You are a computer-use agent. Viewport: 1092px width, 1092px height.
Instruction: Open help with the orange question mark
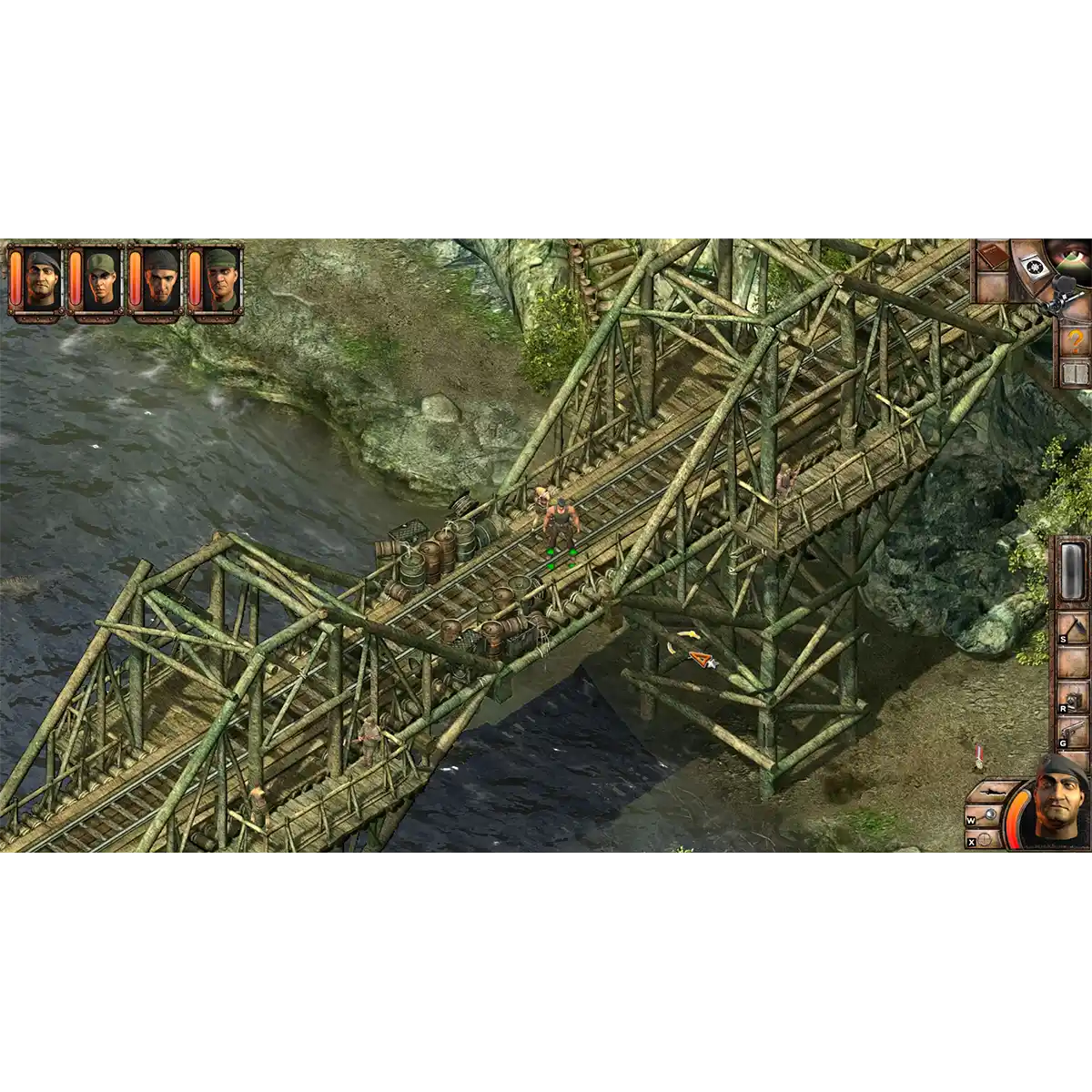1075,342
